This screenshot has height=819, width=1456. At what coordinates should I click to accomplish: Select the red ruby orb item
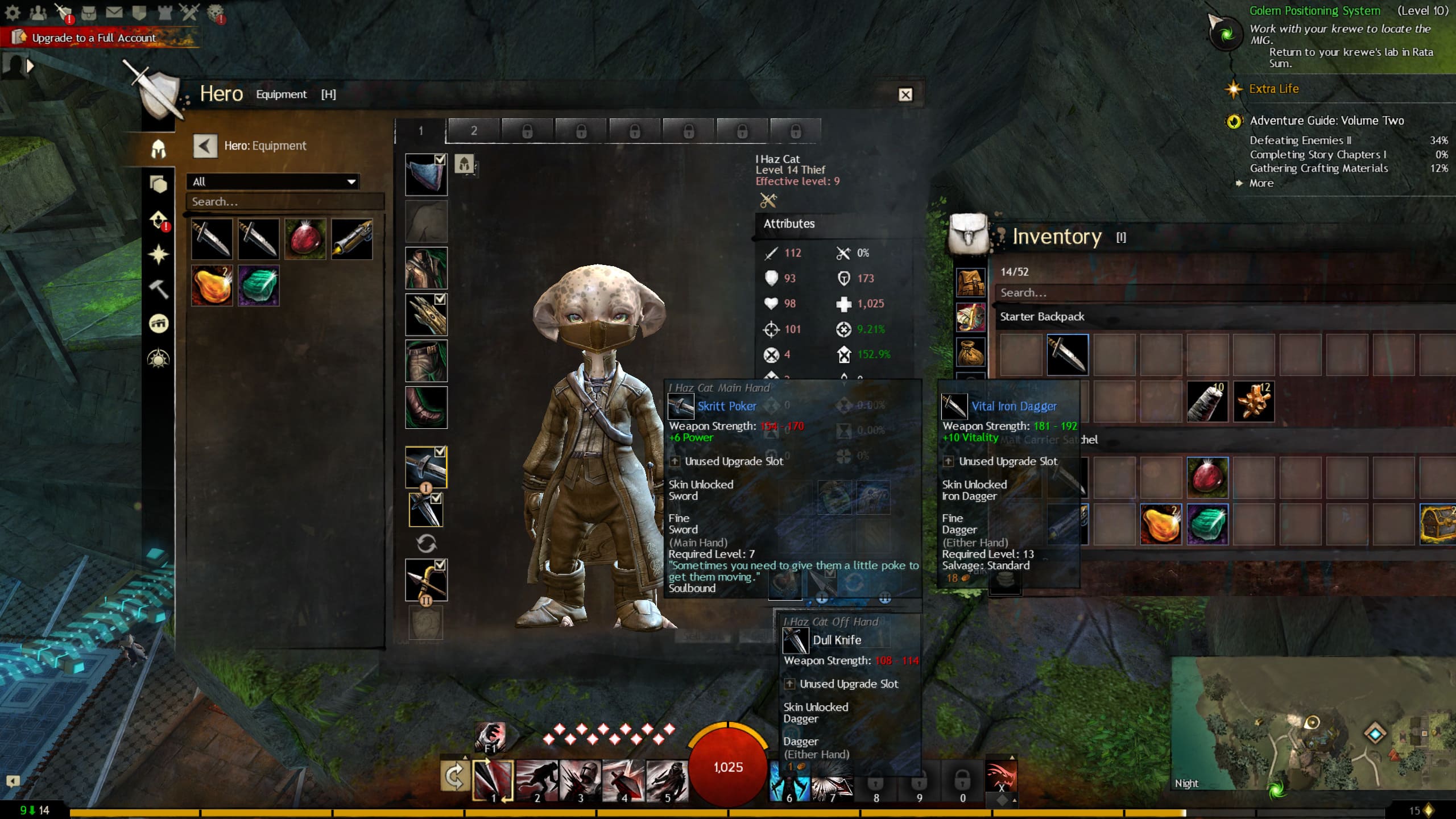[x=305, y=239]
